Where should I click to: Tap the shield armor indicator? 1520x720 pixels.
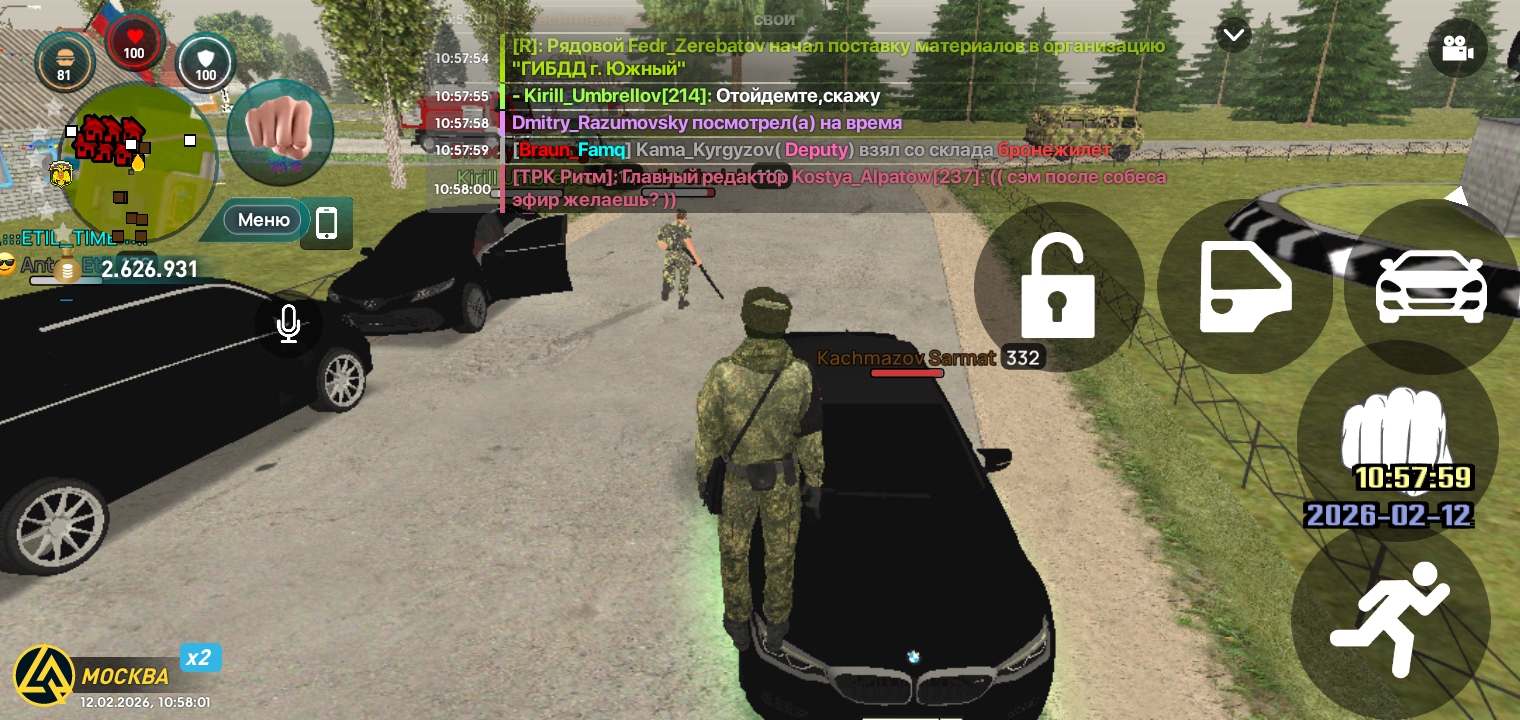pos(205,62)
